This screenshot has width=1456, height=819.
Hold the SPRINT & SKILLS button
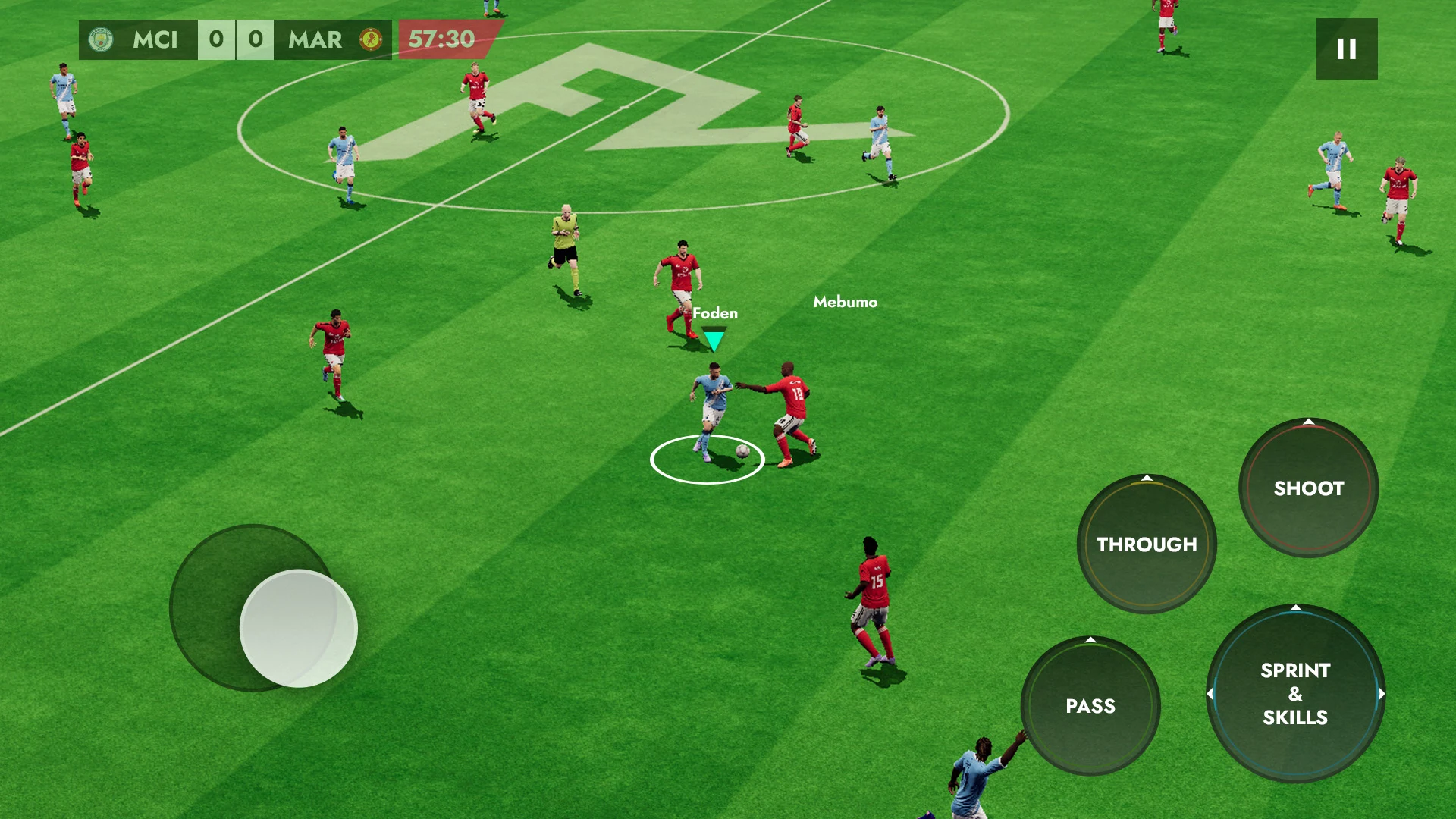coord(1296,694)
